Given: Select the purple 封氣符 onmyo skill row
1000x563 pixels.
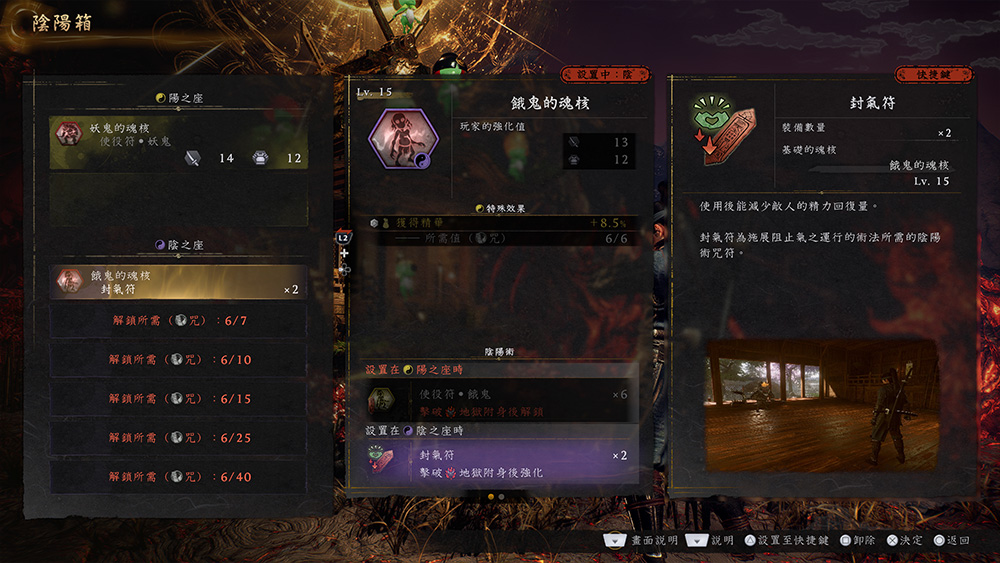Looking at the screenshot, I should 497,463.
